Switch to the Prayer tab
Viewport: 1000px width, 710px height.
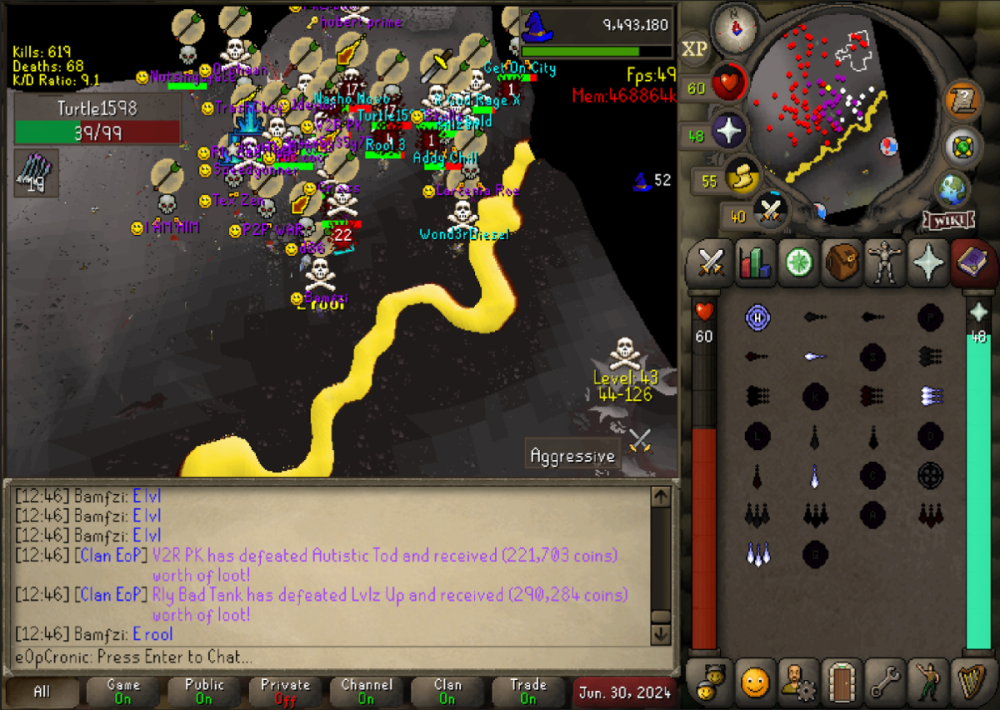[929, 263]
